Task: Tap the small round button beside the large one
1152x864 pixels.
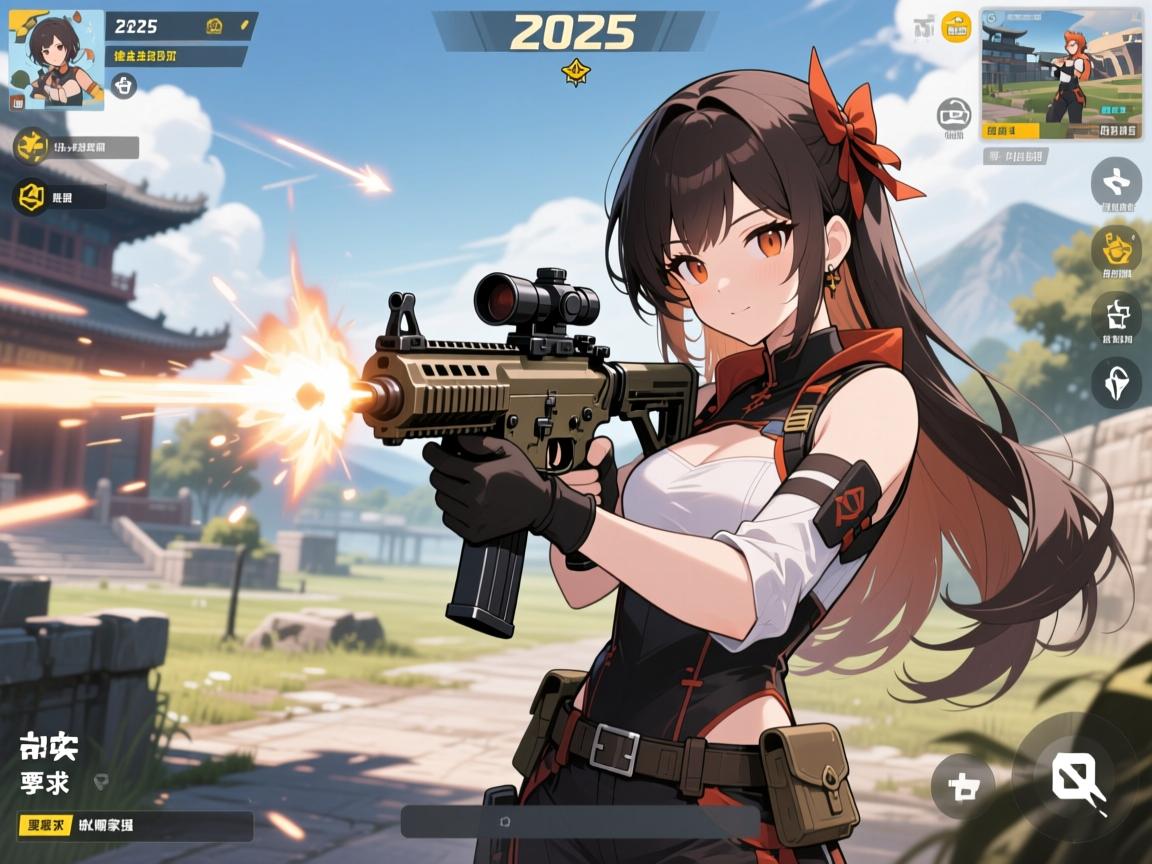Action: click(963, 787)
